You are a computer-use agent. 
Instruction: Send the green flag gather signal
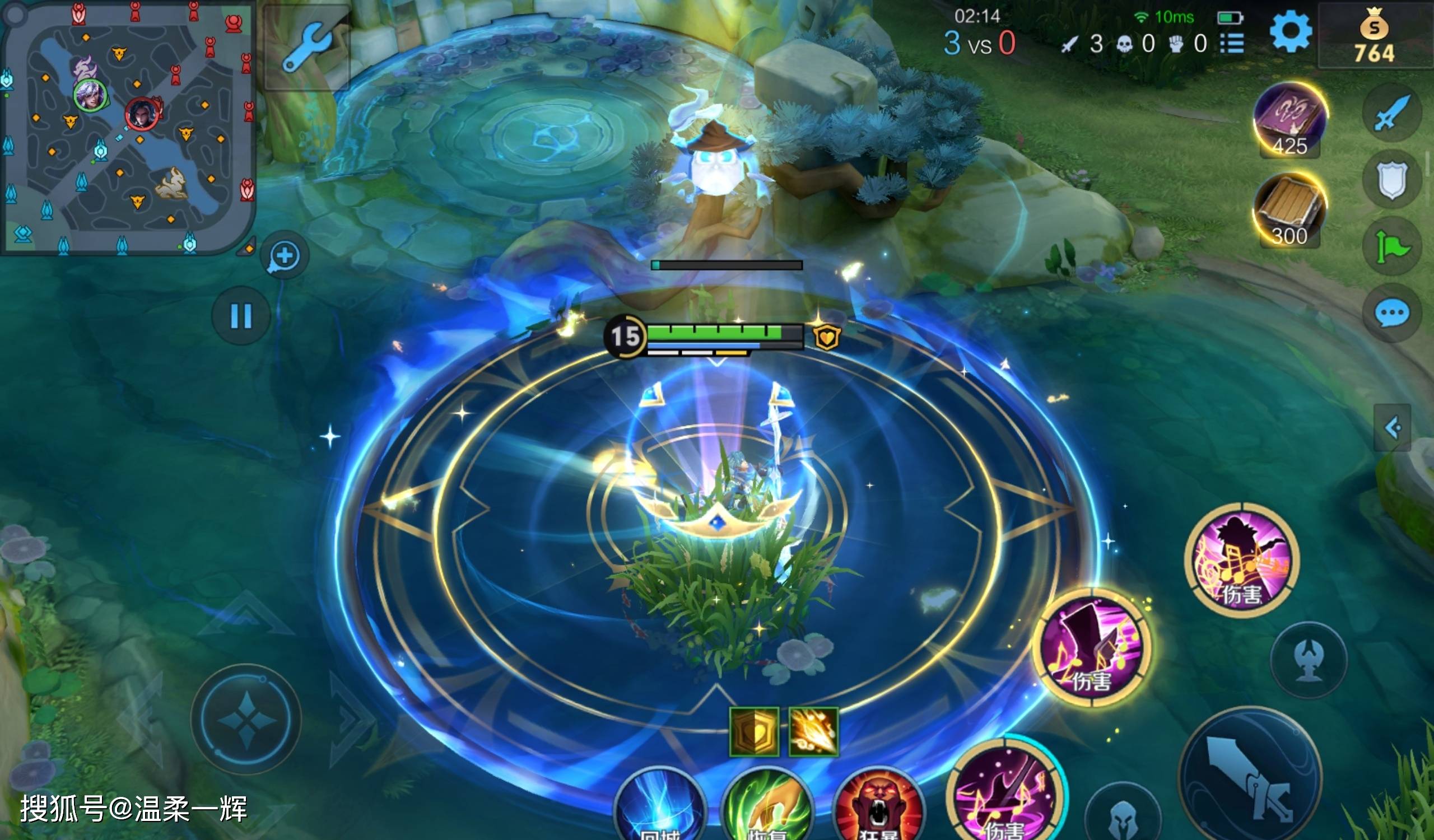(x=1391, y=248)
